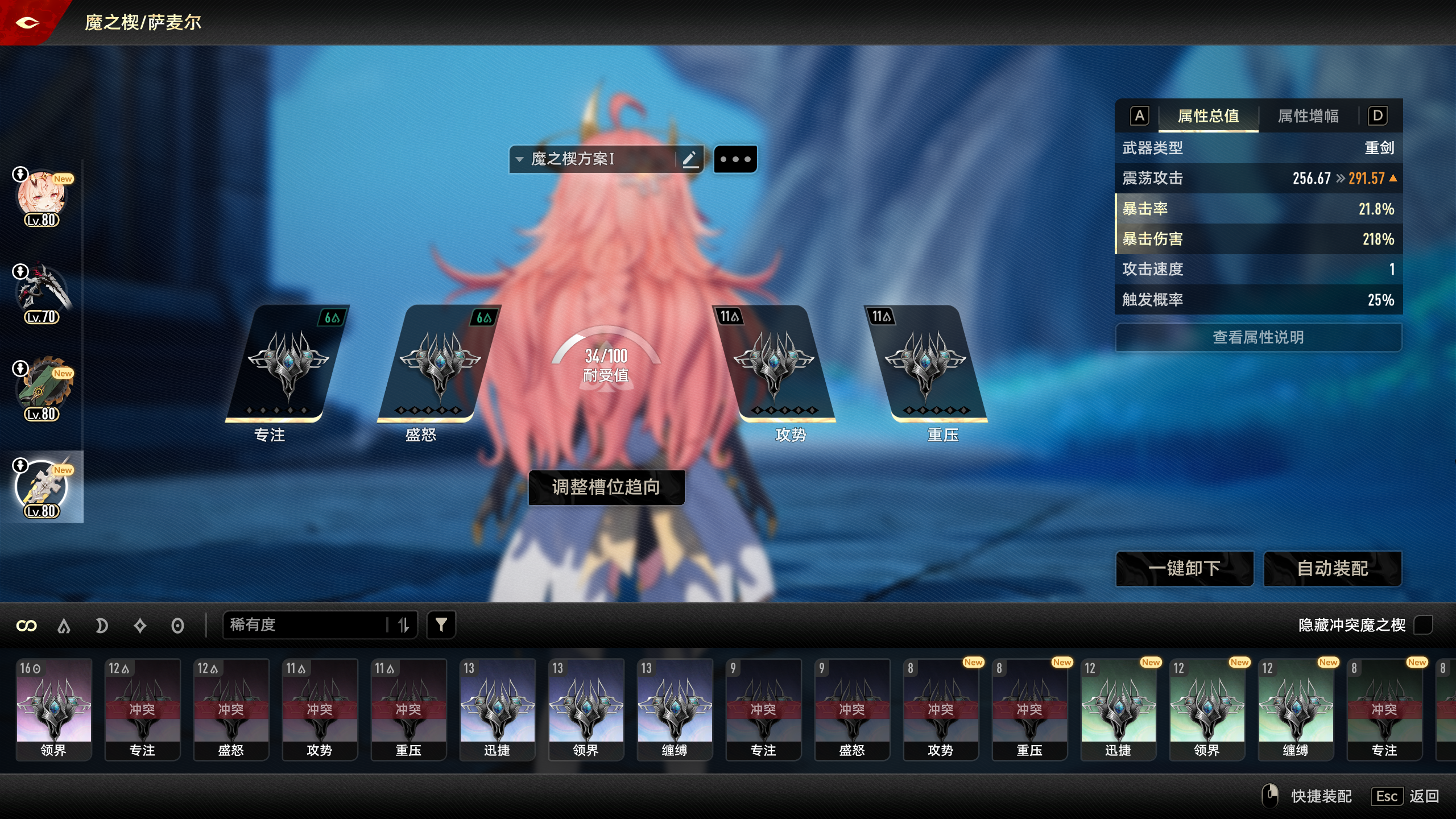Click the pencil edit icon for the plan name
Viewport: 1456px width, 819px height.
690,159
